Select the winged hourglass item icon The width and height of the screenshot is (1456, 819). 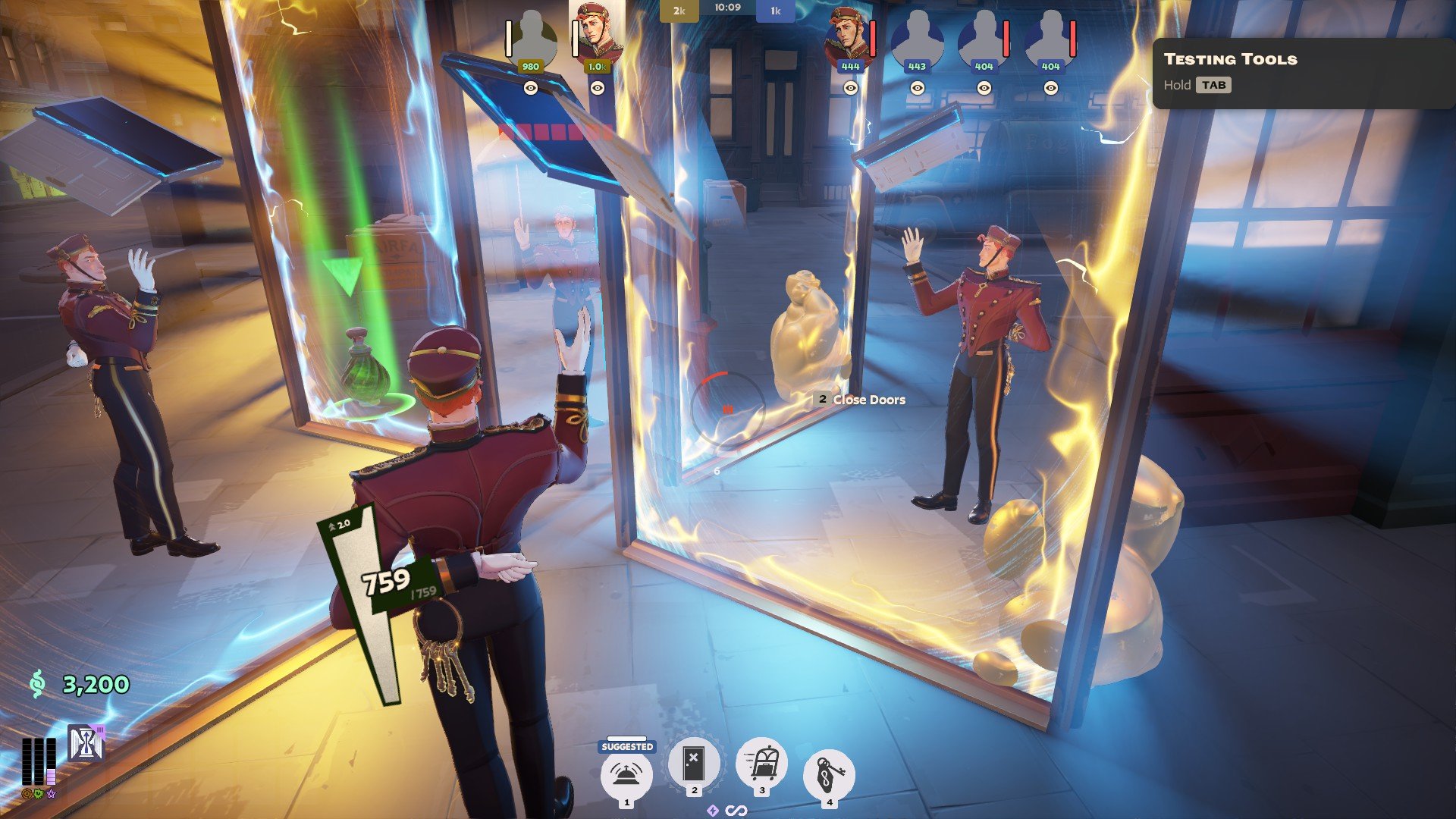click(86, 743)
